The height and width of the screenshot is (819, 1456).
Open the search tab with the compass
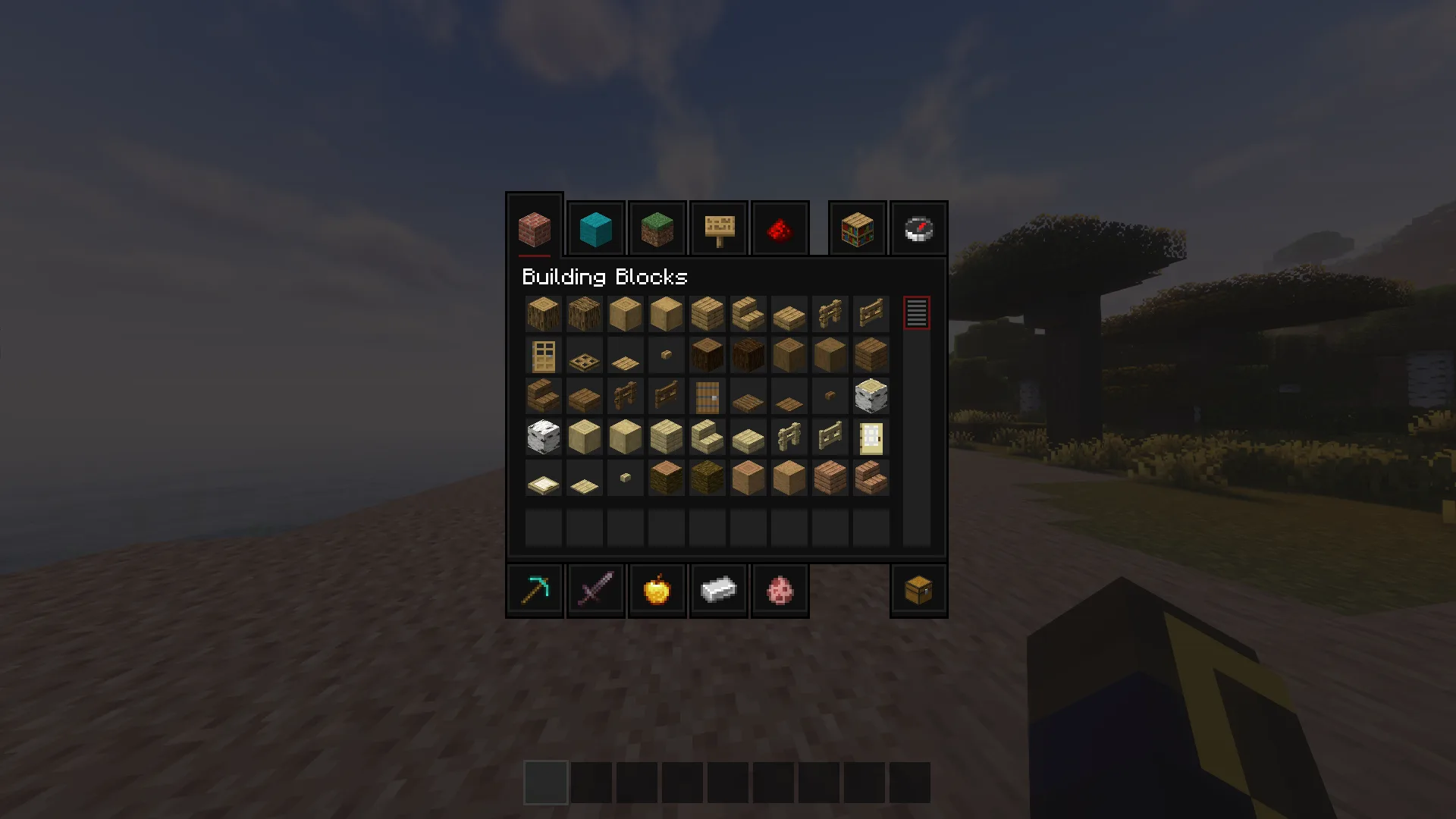tap(918, 228)
